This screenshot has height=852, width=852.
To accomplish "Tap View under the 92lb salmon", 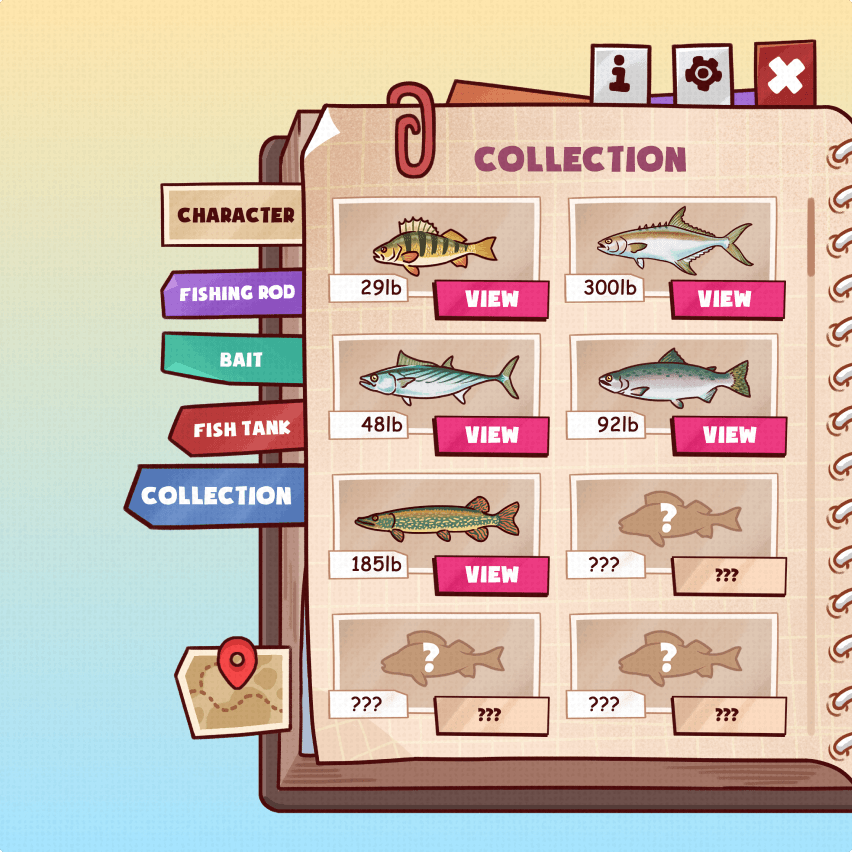I will click(729, 435).
